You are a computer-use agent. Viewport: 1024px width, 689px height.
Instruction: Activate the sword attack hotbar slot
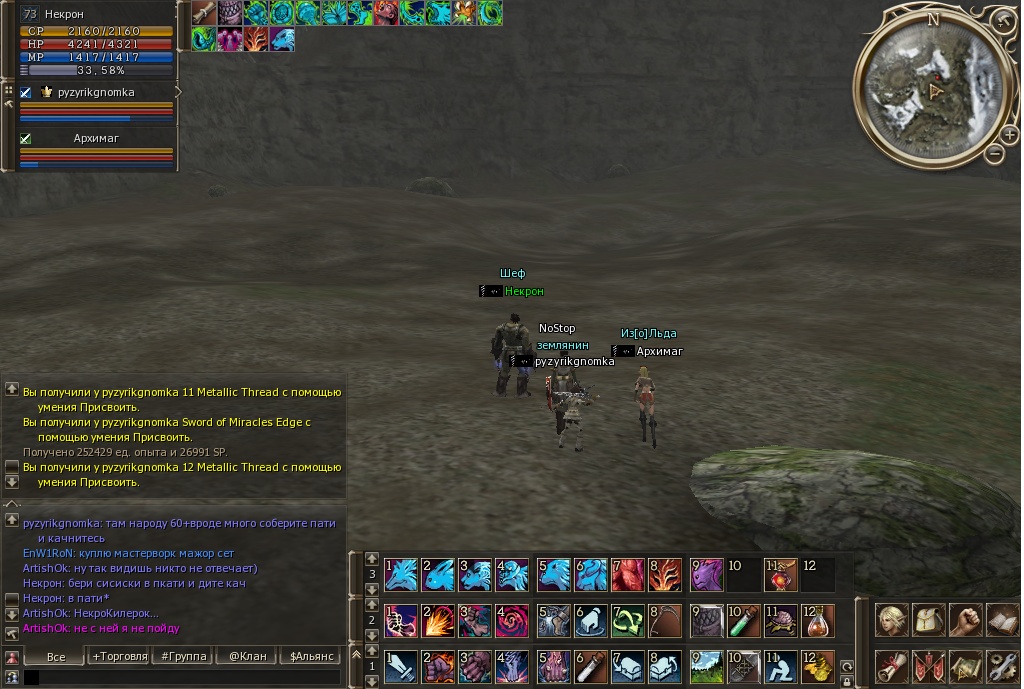point(401,666)
